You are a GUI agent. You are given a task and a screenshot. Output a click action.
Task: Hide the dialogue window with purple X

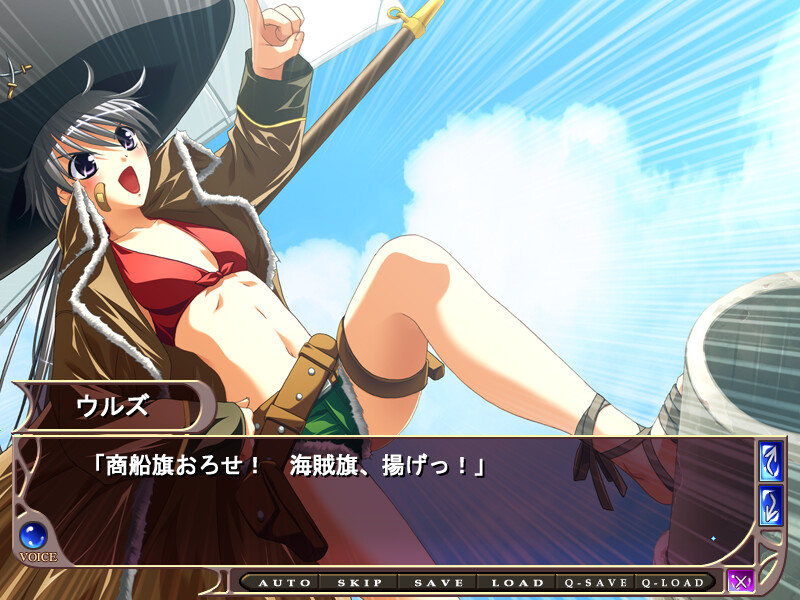(x=741, y=581)
